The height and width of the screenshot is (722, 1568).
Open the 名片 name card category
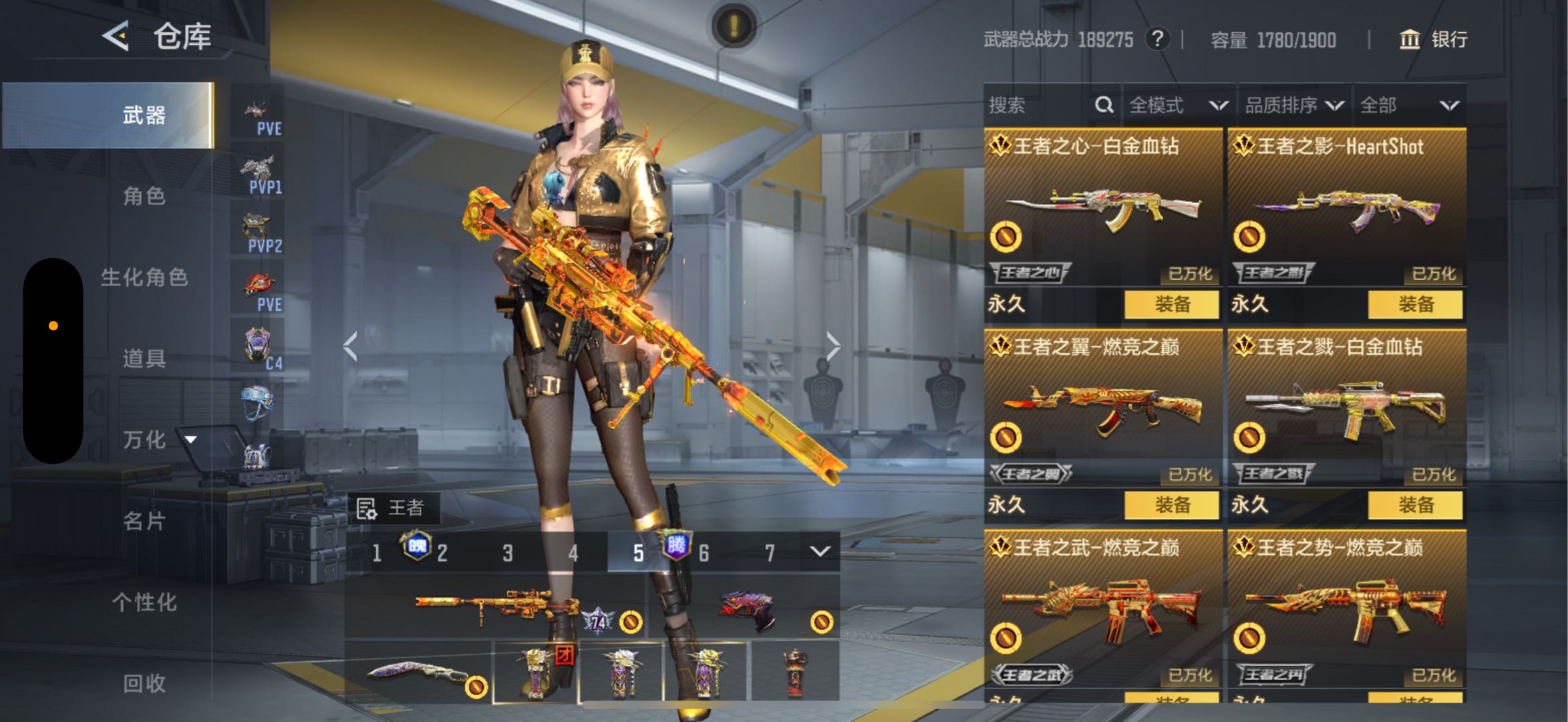pyautogui.click(x=144, y=520)
